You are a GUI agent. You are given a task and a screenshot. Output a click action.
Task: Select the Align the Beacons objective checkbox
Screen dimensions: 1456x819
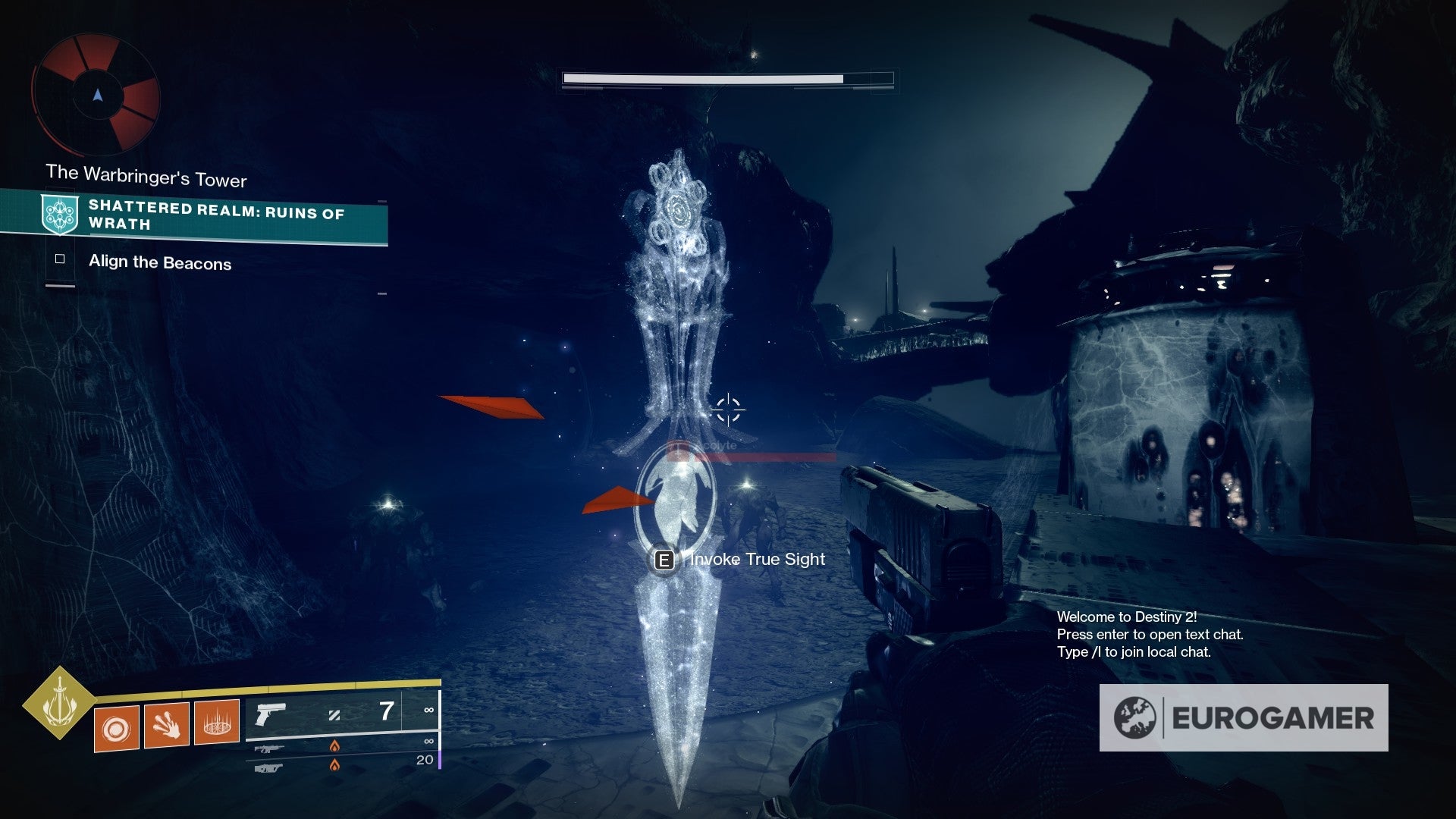(x=60, y=259)
